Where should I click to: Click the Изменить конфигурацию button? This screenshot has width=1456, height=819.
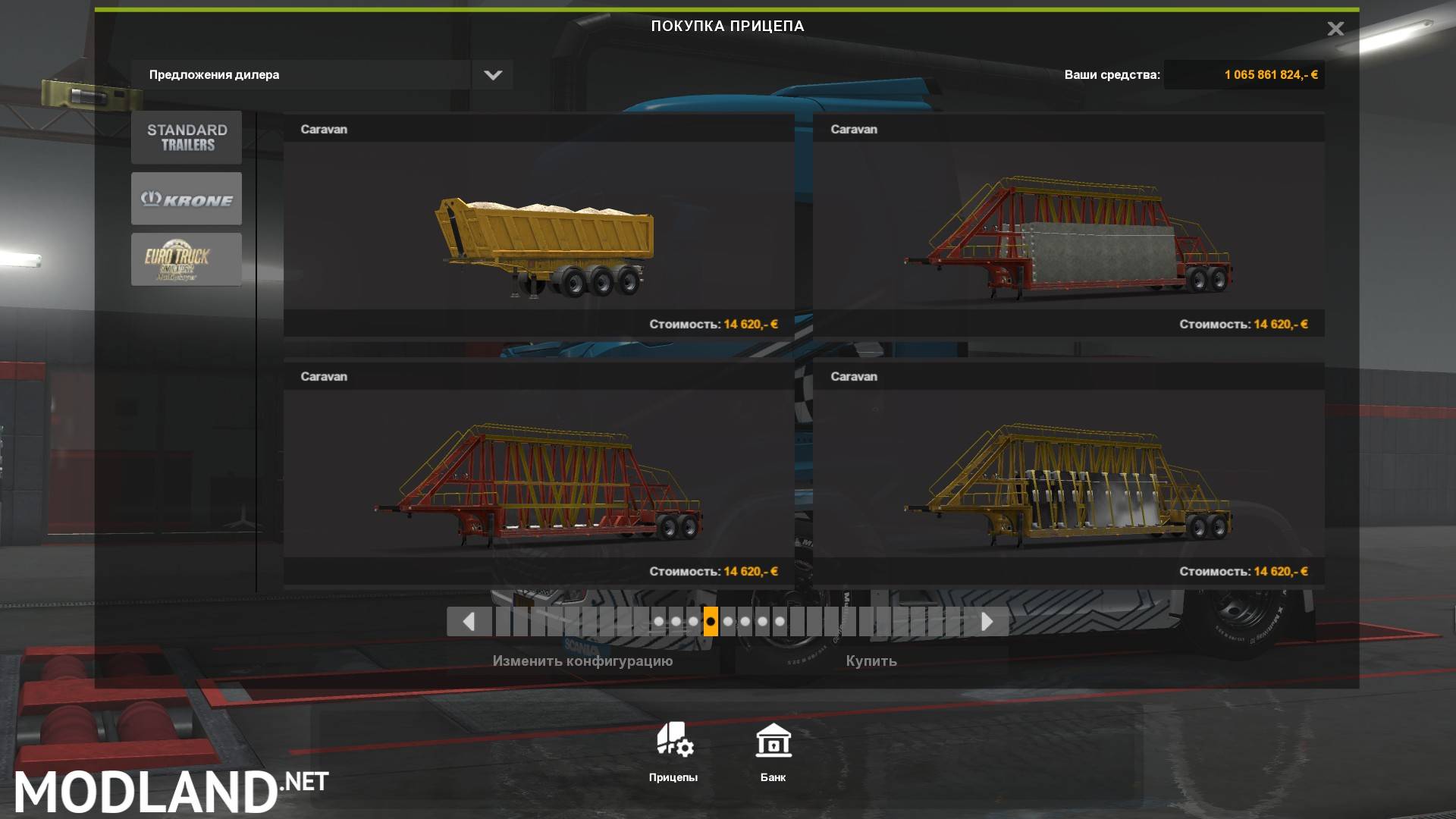[x=584, y=661]
